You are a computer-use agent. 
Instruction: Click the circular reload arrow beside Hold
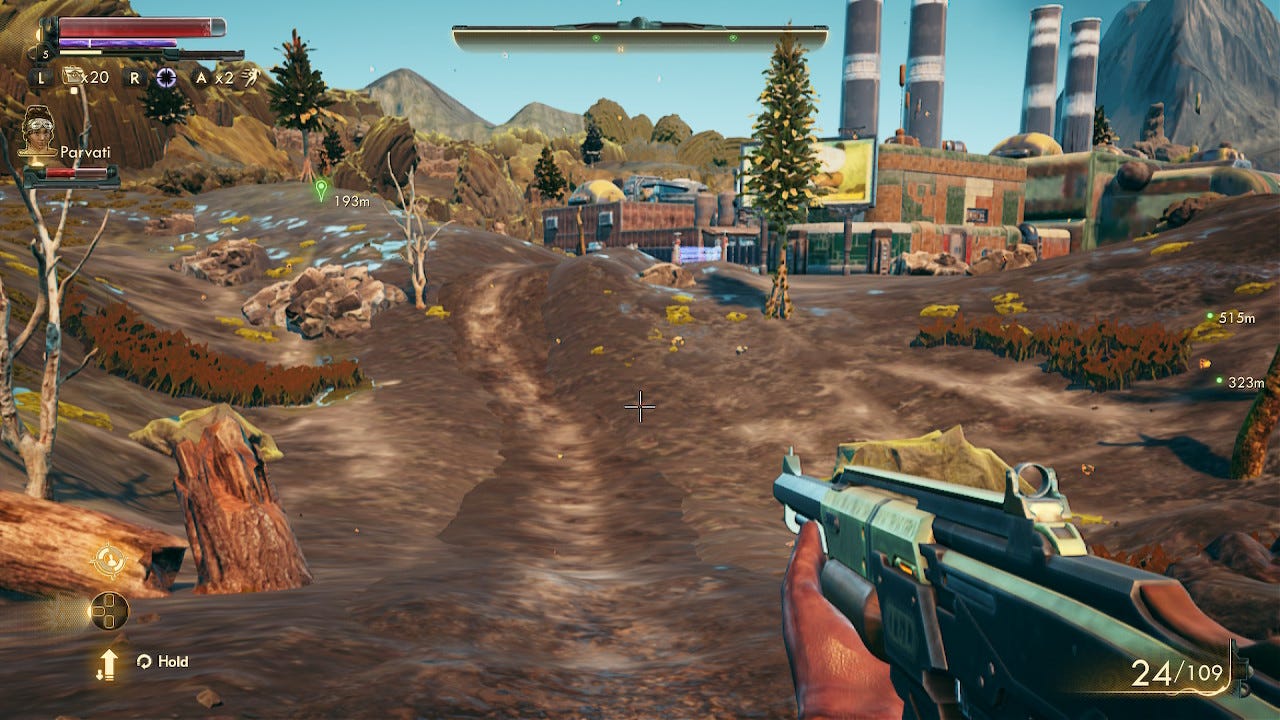point(146,661)
